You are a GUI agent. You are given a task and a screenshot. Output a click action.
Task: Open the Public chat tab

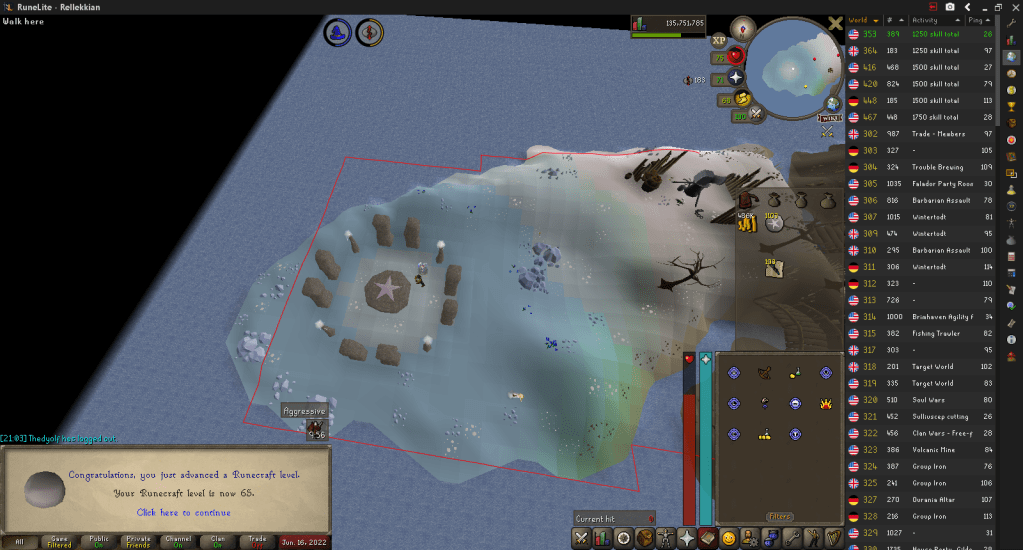97,541
